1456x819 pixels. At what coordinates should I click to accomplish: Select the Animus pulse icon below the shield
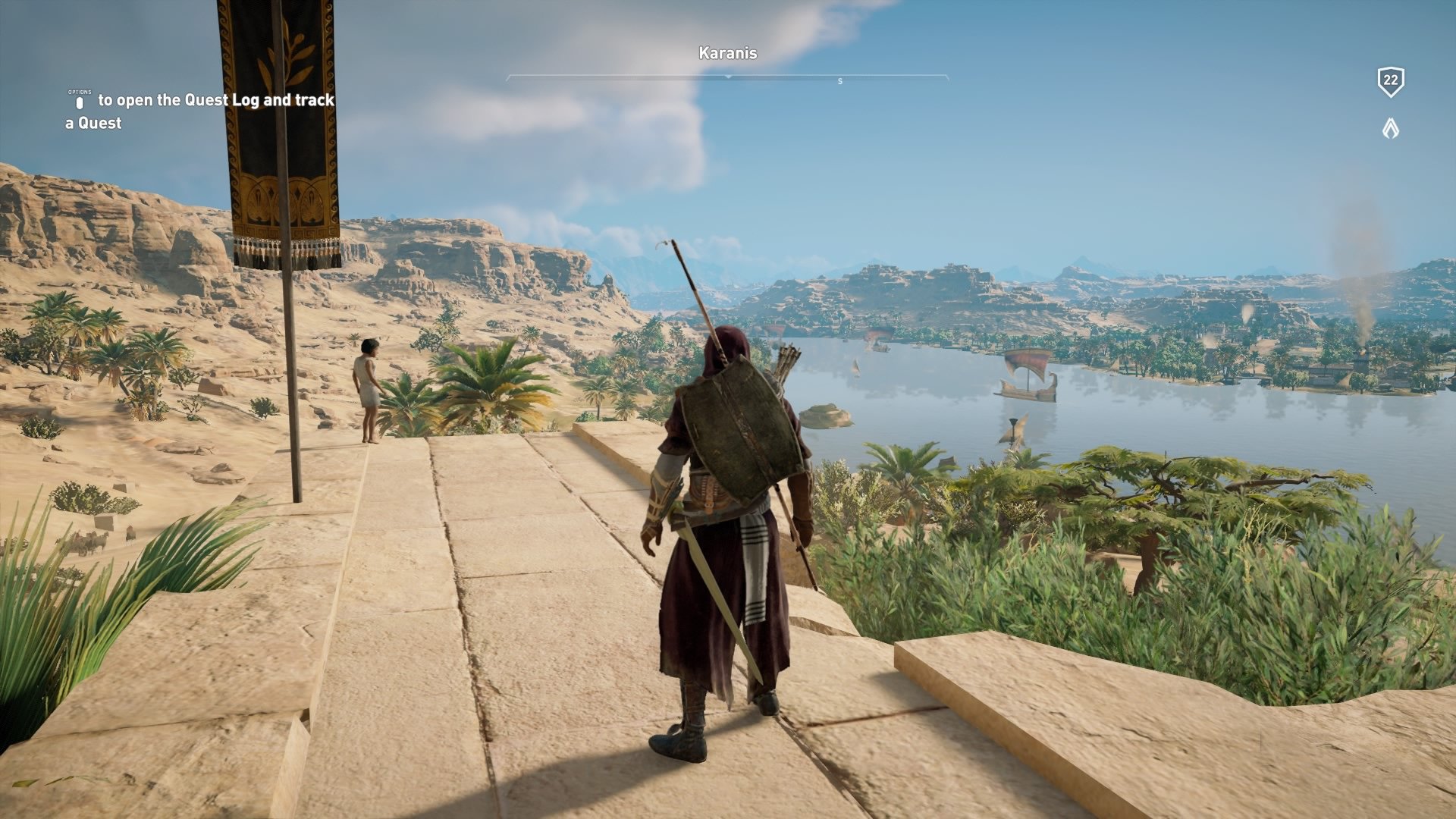tap(1389, 127)
